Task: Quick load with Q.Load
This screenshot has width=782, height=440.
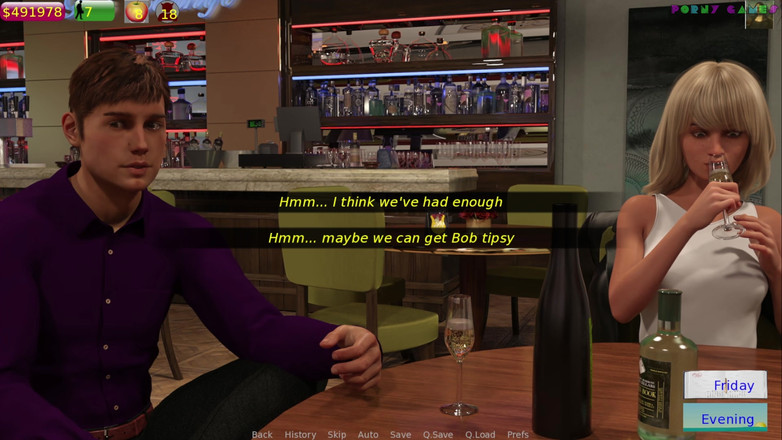Action: click(x=480, y=434)
